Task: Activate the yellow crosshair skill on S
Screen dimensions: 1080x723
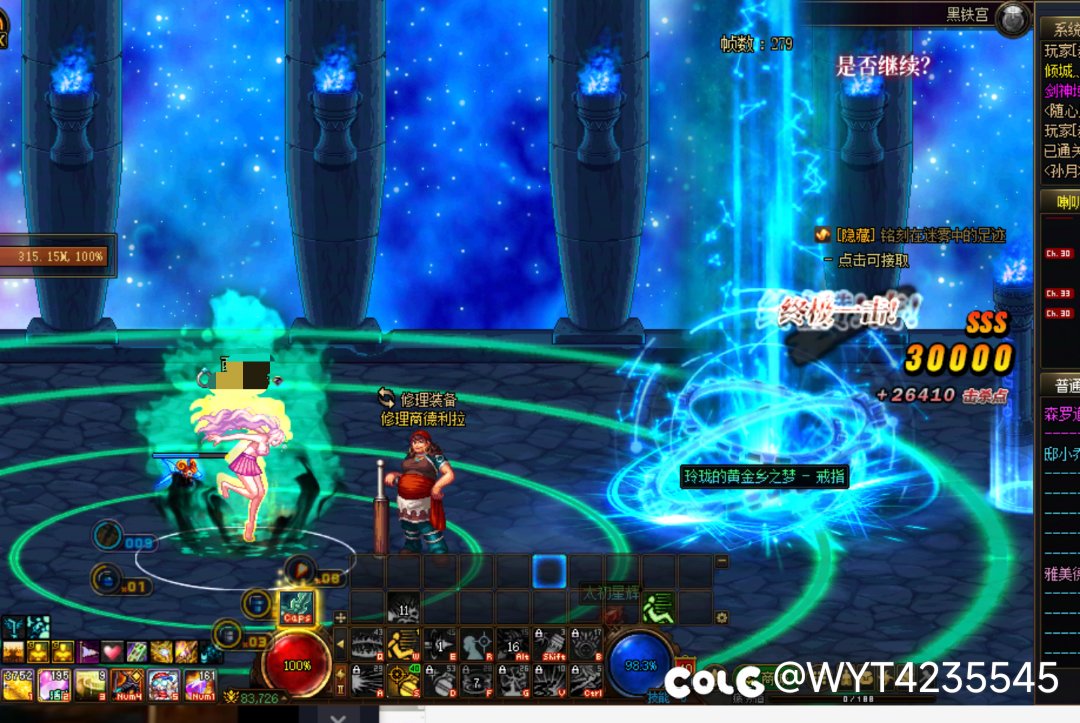Action: coord(404,680)
